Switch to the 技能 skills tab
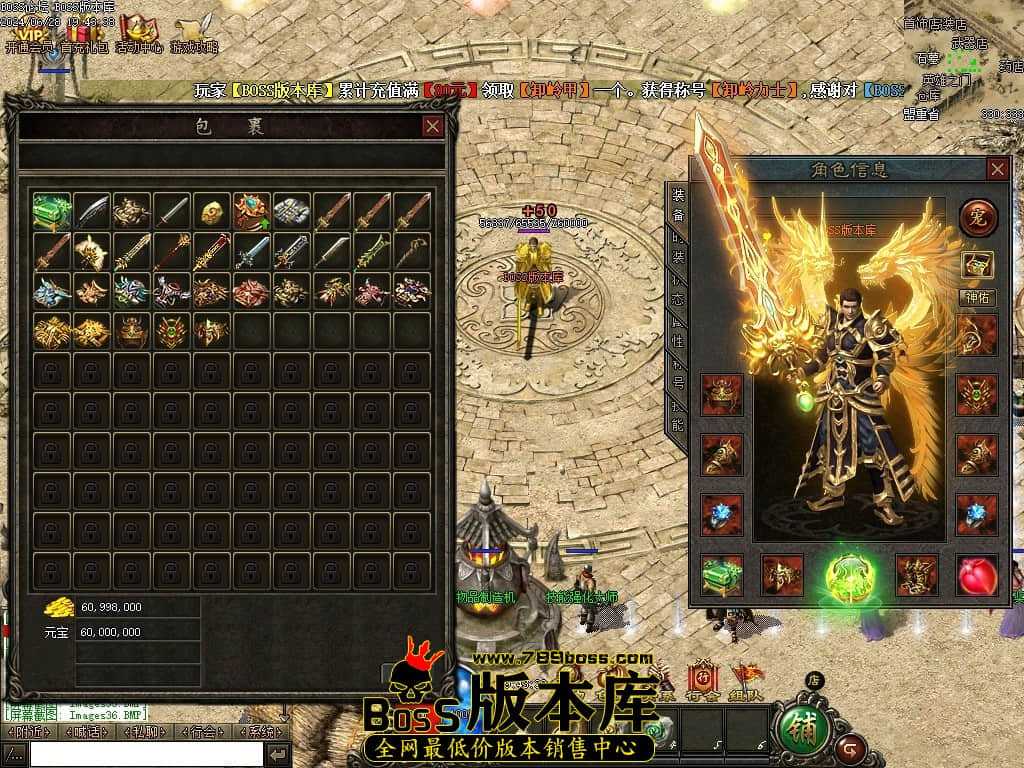 (x=678, y=415)
